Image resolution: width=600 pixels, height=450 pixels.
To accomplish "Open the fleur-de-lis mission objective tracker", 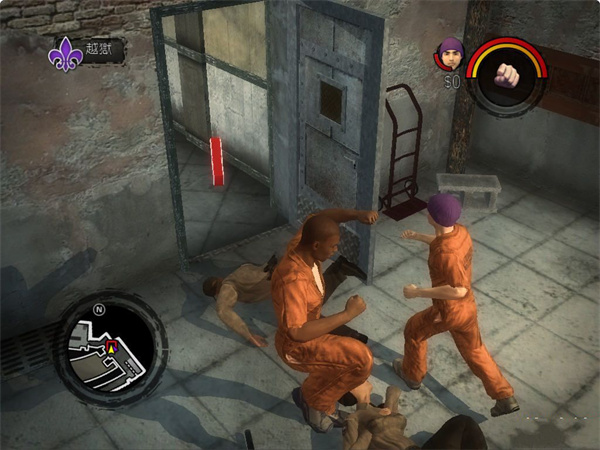I will (68, 53).
